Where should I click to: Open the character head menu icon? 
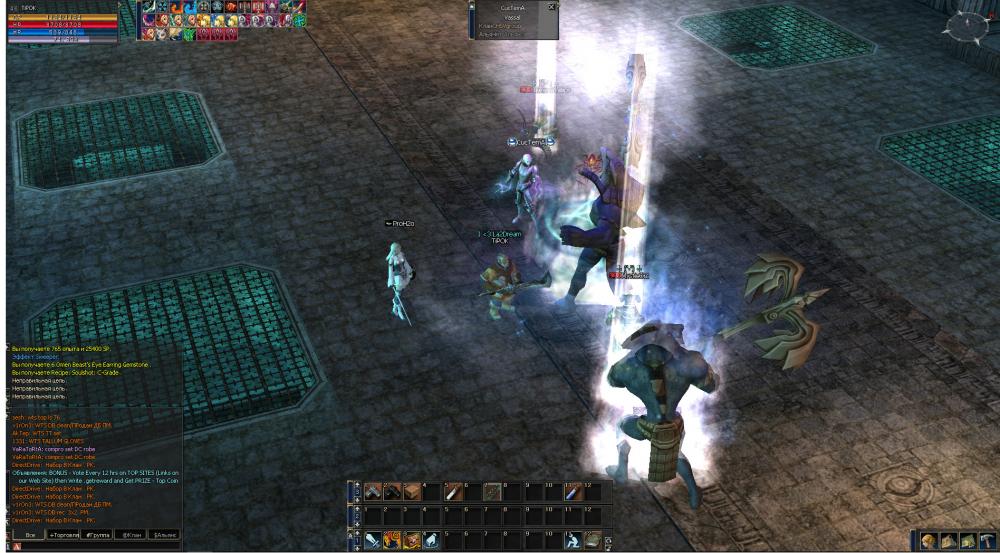pyautogui.click(x=929, y=541)
